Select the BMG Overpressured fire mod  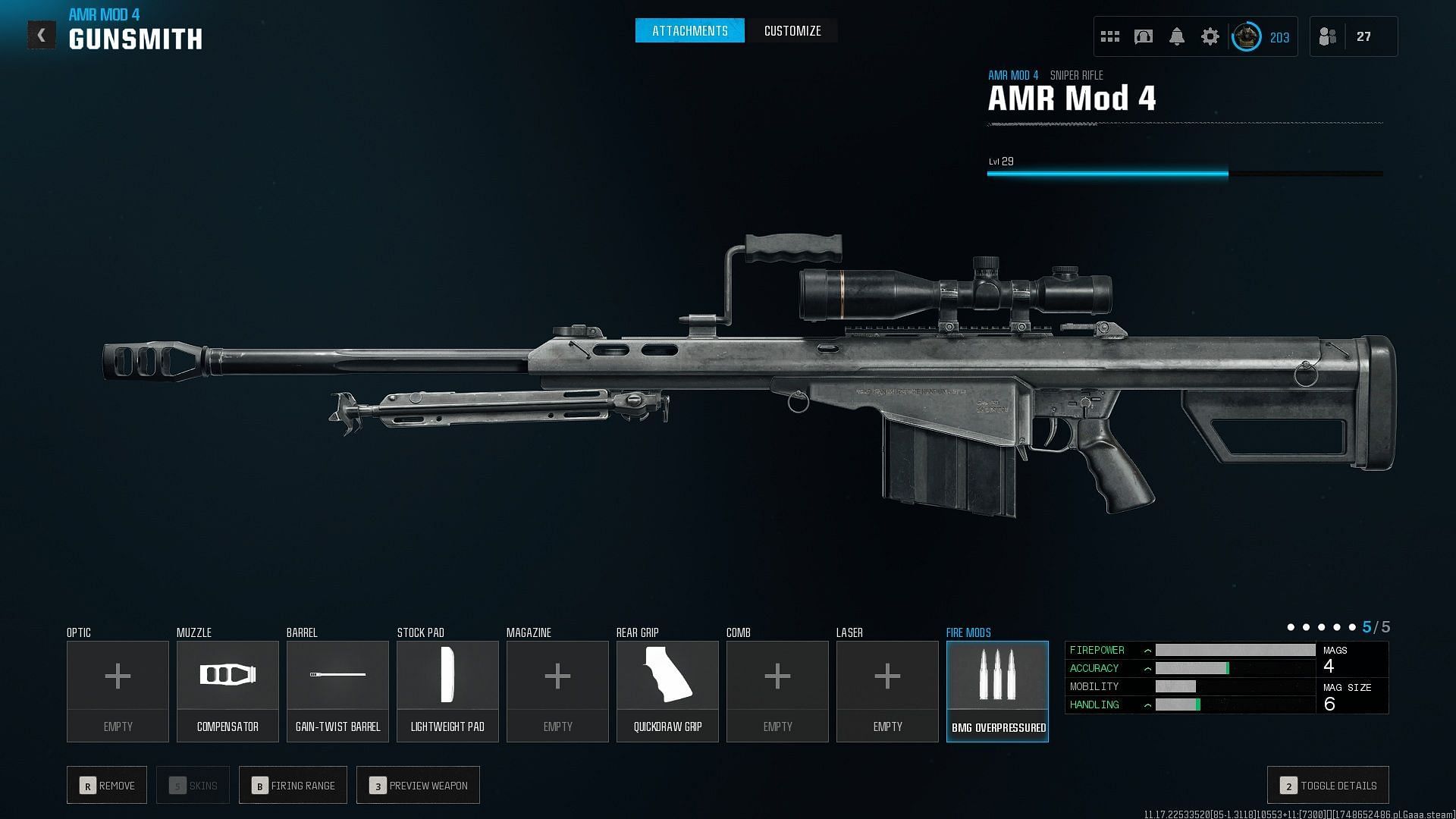coord(997,691)
